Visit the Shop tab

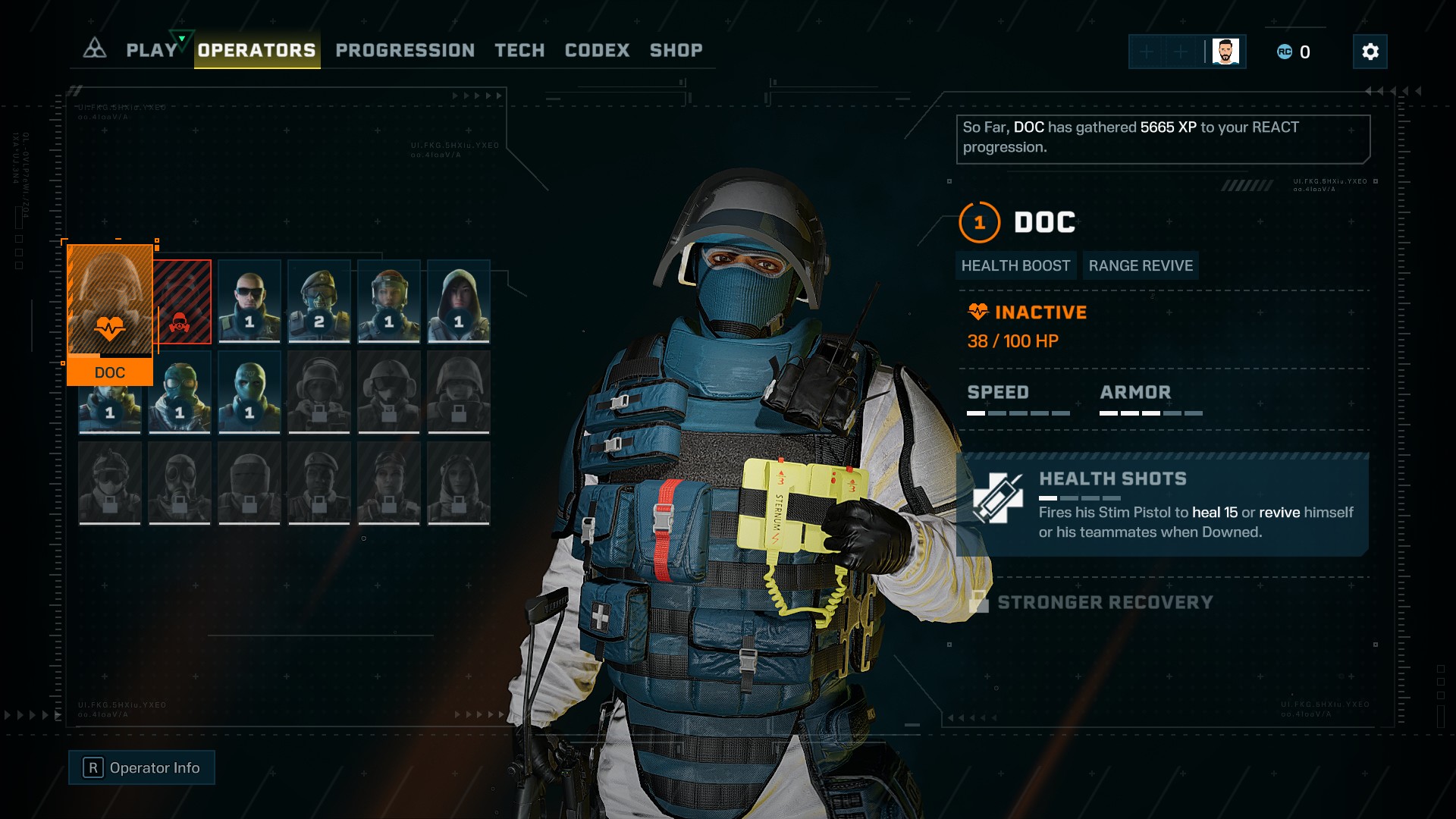tap(676, 51)
